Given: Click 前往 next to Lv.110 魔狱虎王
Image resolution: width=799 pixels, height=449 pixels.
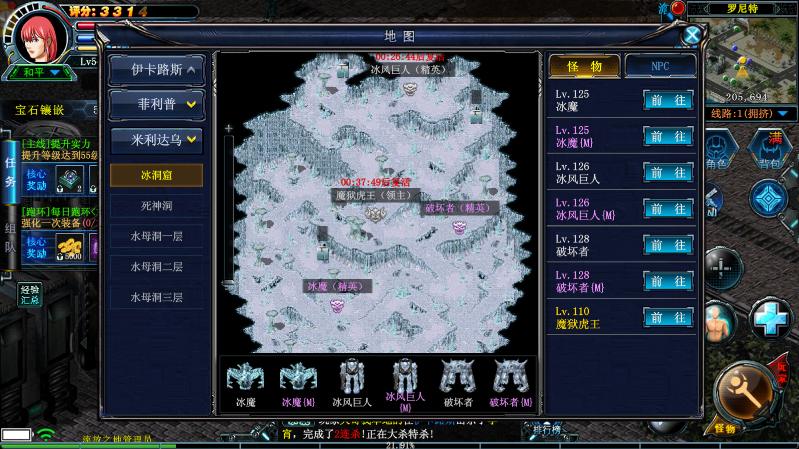Looking at the screenshot, I should (x=668, y=317).
